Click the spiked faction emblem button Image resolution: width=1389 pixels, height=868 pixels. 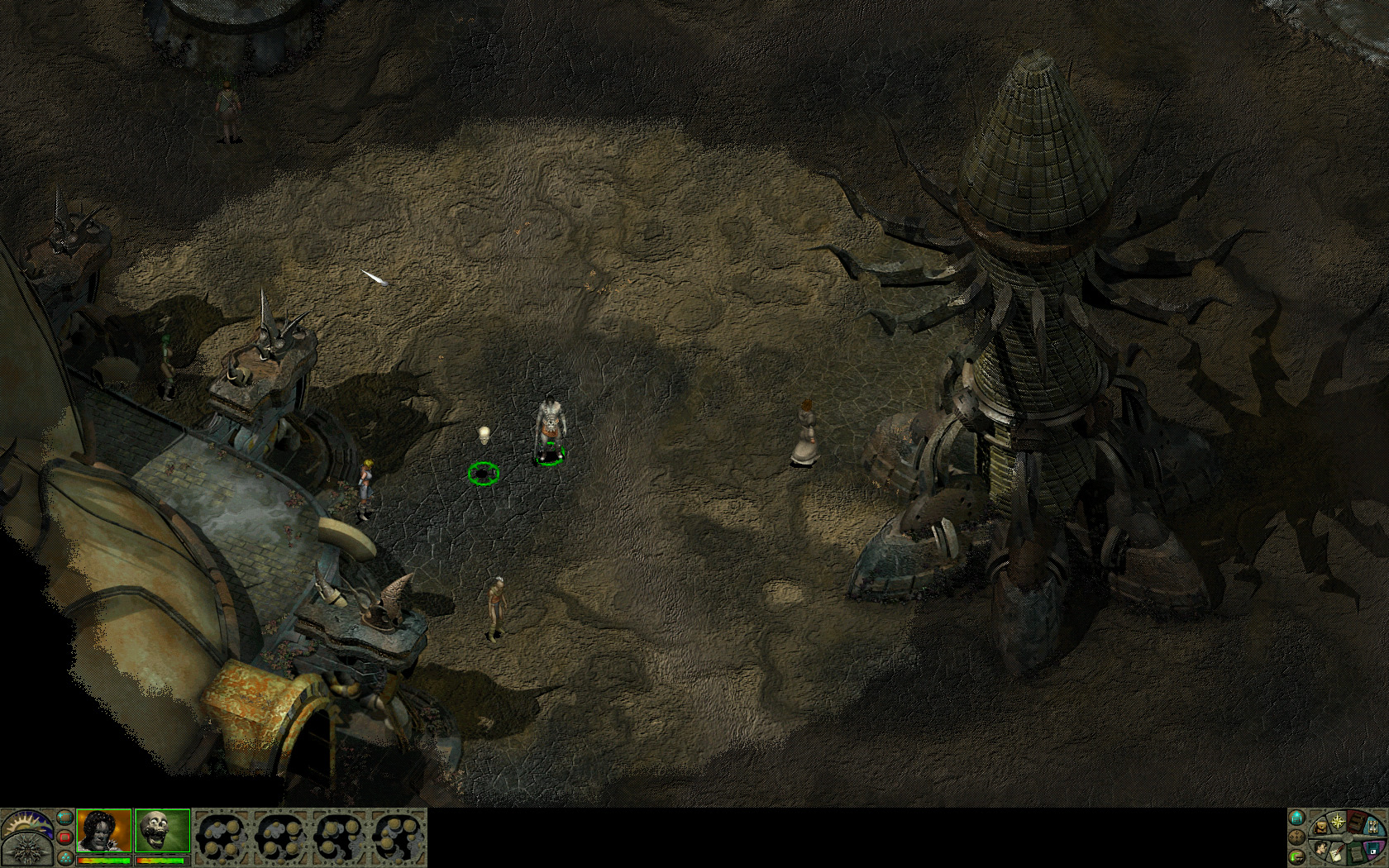(x=27, y=851)
